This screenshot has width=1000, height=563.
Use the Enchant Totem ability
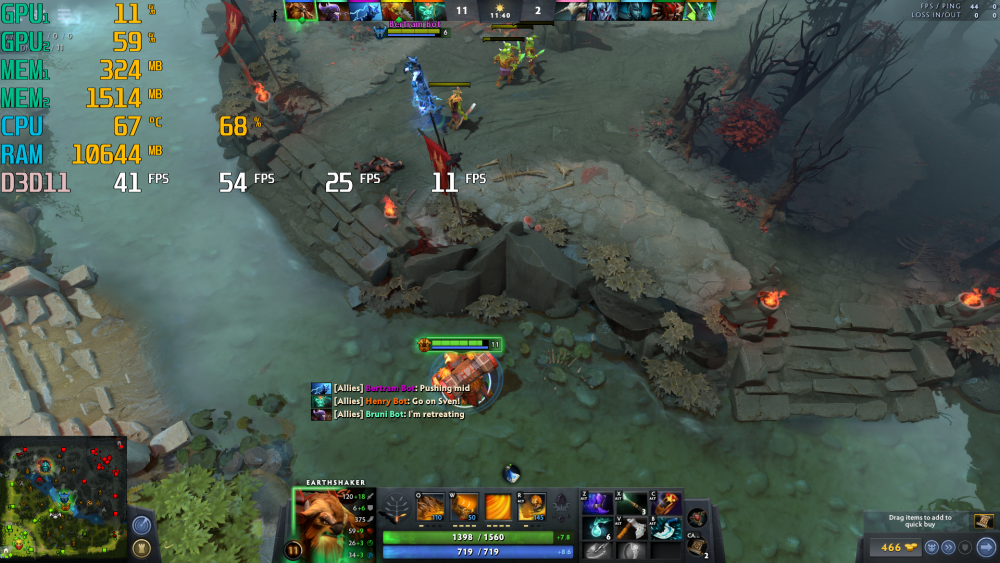coord(464,507)
